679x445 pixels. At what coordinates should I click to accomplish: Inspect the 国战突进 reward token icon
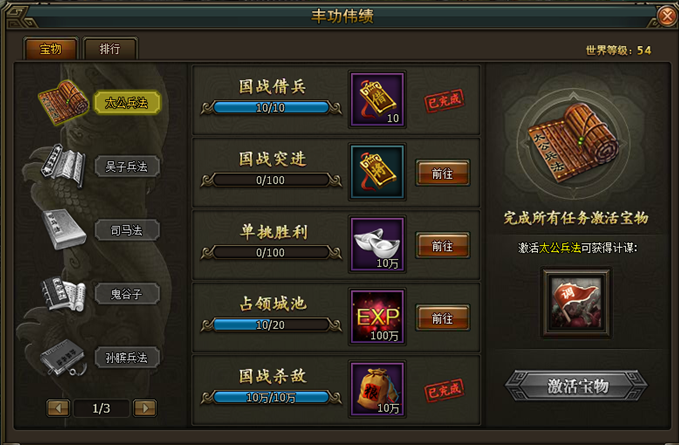pos(378,172)
